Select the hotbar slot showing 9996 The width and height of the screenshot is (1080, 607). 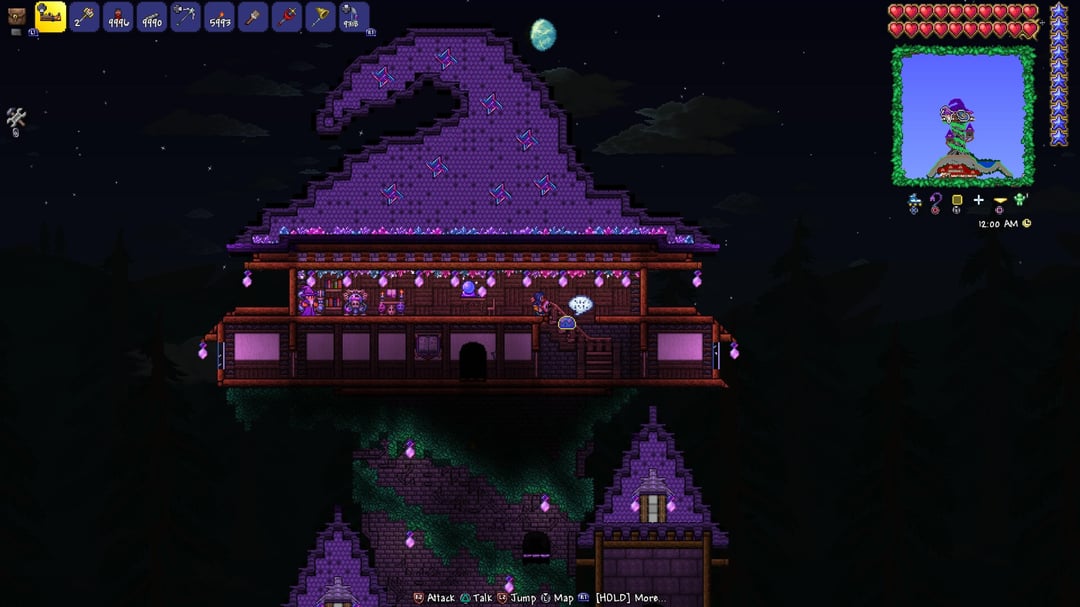point(118,17)
